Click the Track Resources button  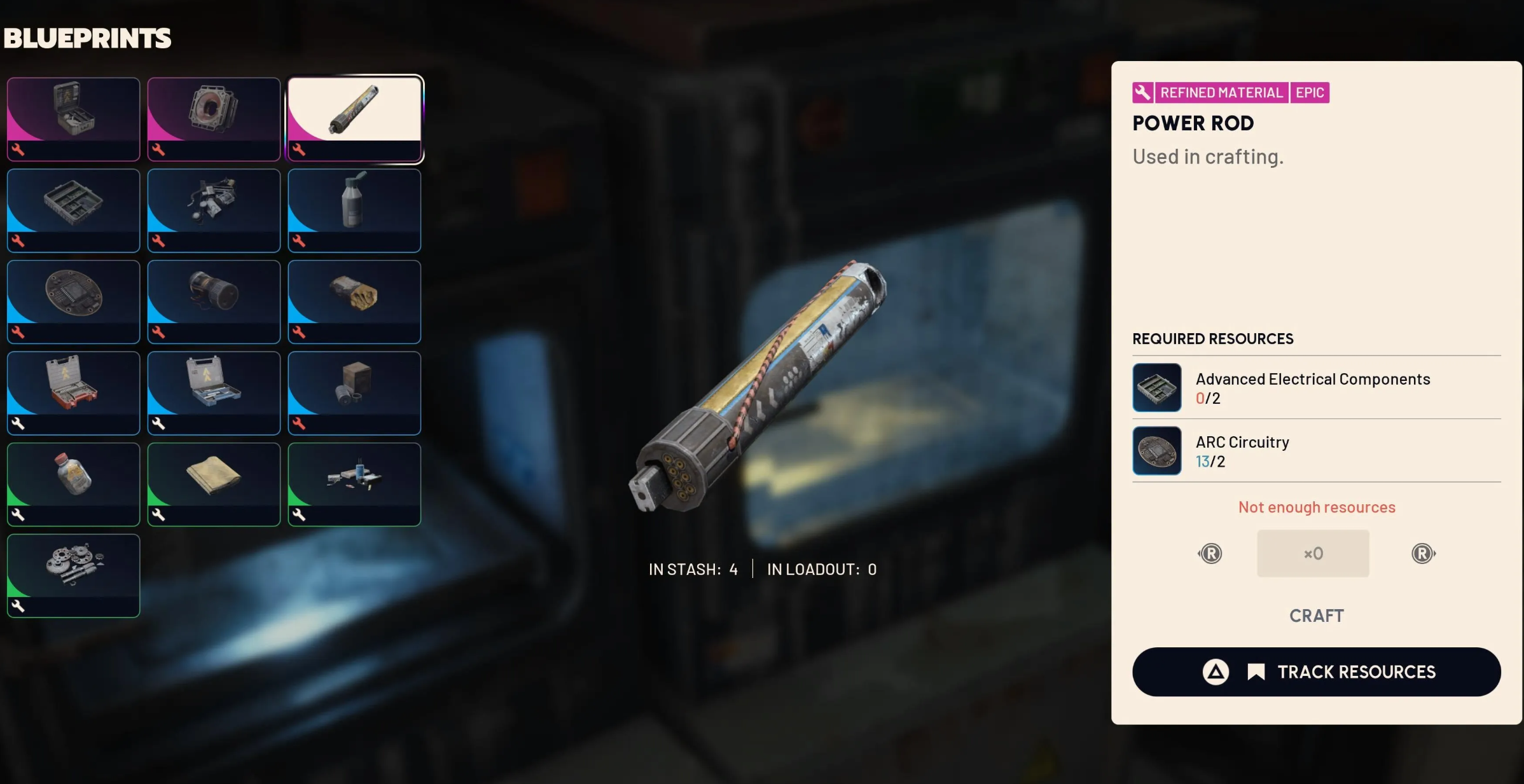[1316, 671]
